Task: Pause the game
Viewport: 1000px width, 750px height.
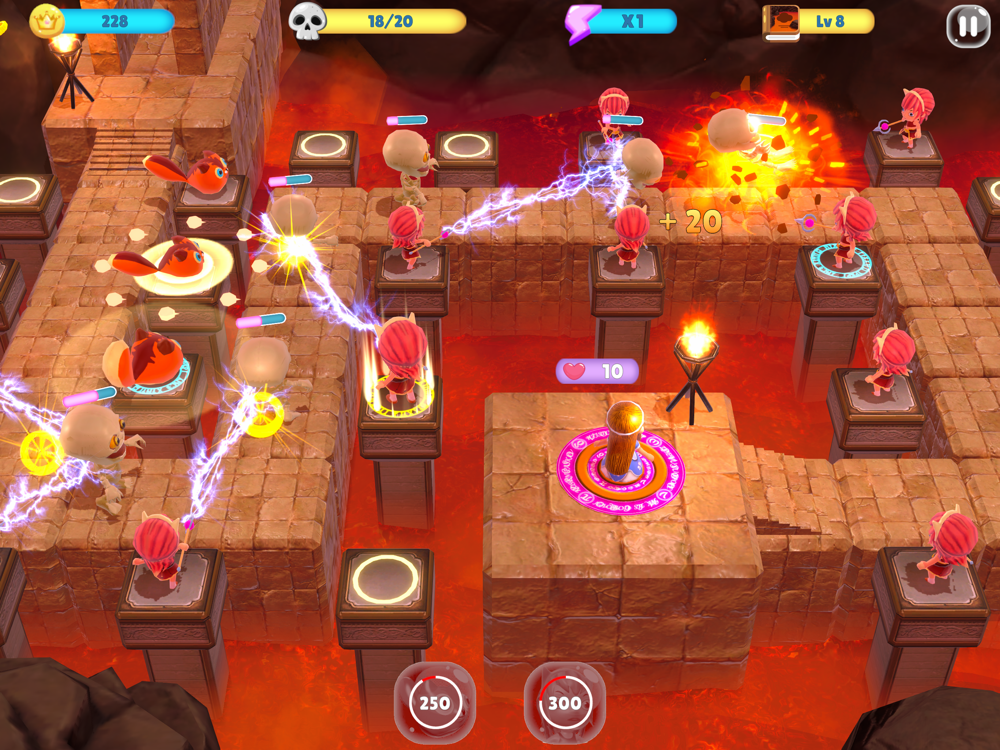Action: 967,27
